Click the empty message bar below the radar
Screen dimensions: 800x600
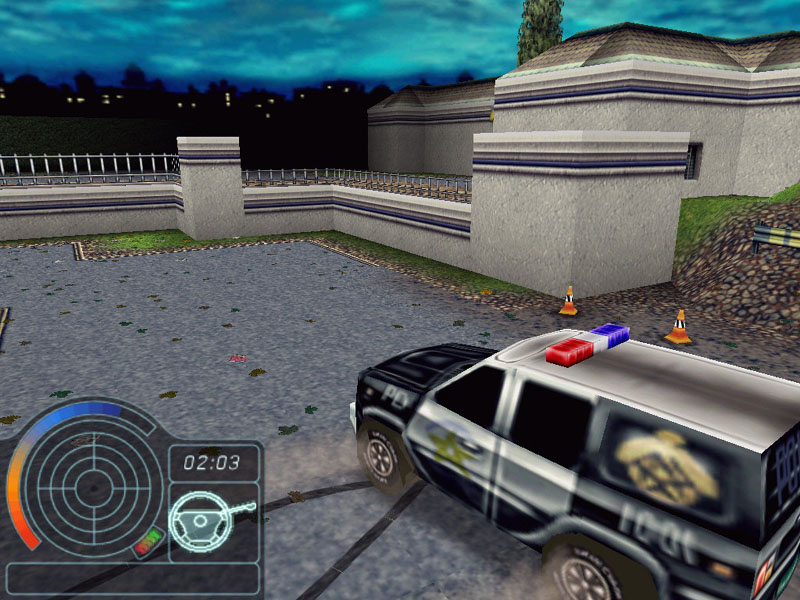[x=131, y=578]
